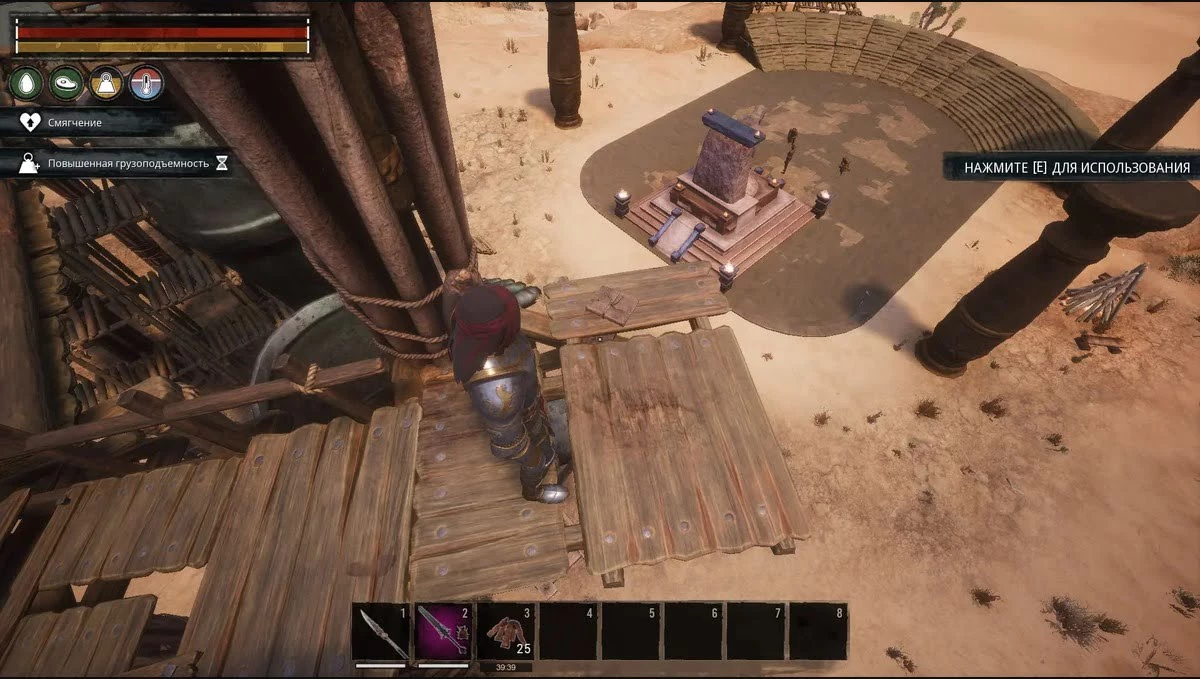Click the temperature thermometer status icon
Image resolution: width=1200 pixels, height=679 pixels.
(146, 83)
